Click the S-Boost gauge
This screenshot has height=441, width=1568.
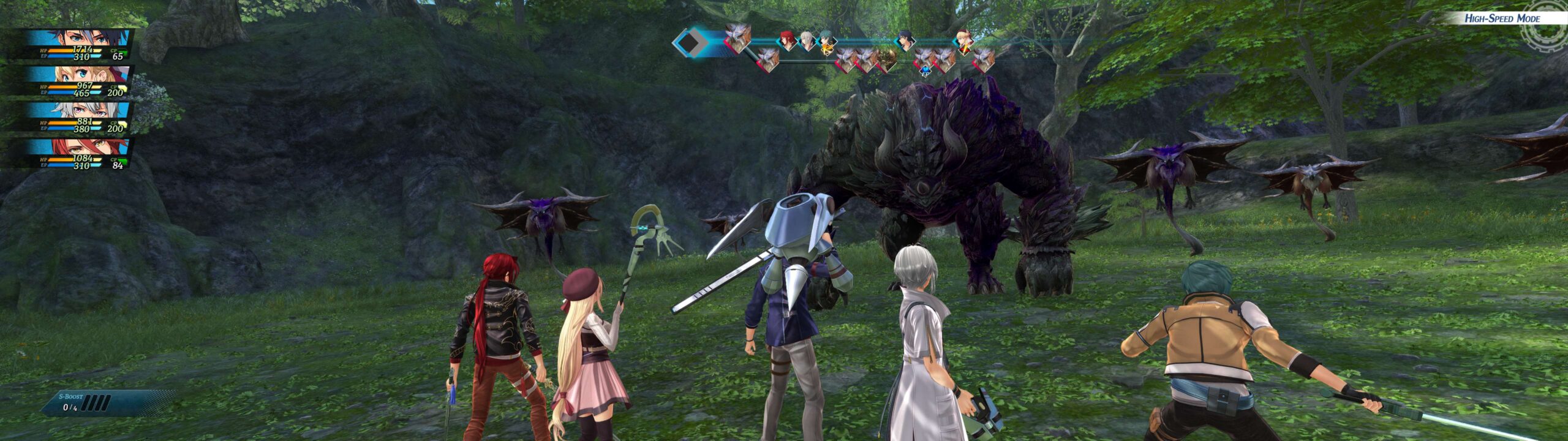pyautogui.click(x=98, y=402)
